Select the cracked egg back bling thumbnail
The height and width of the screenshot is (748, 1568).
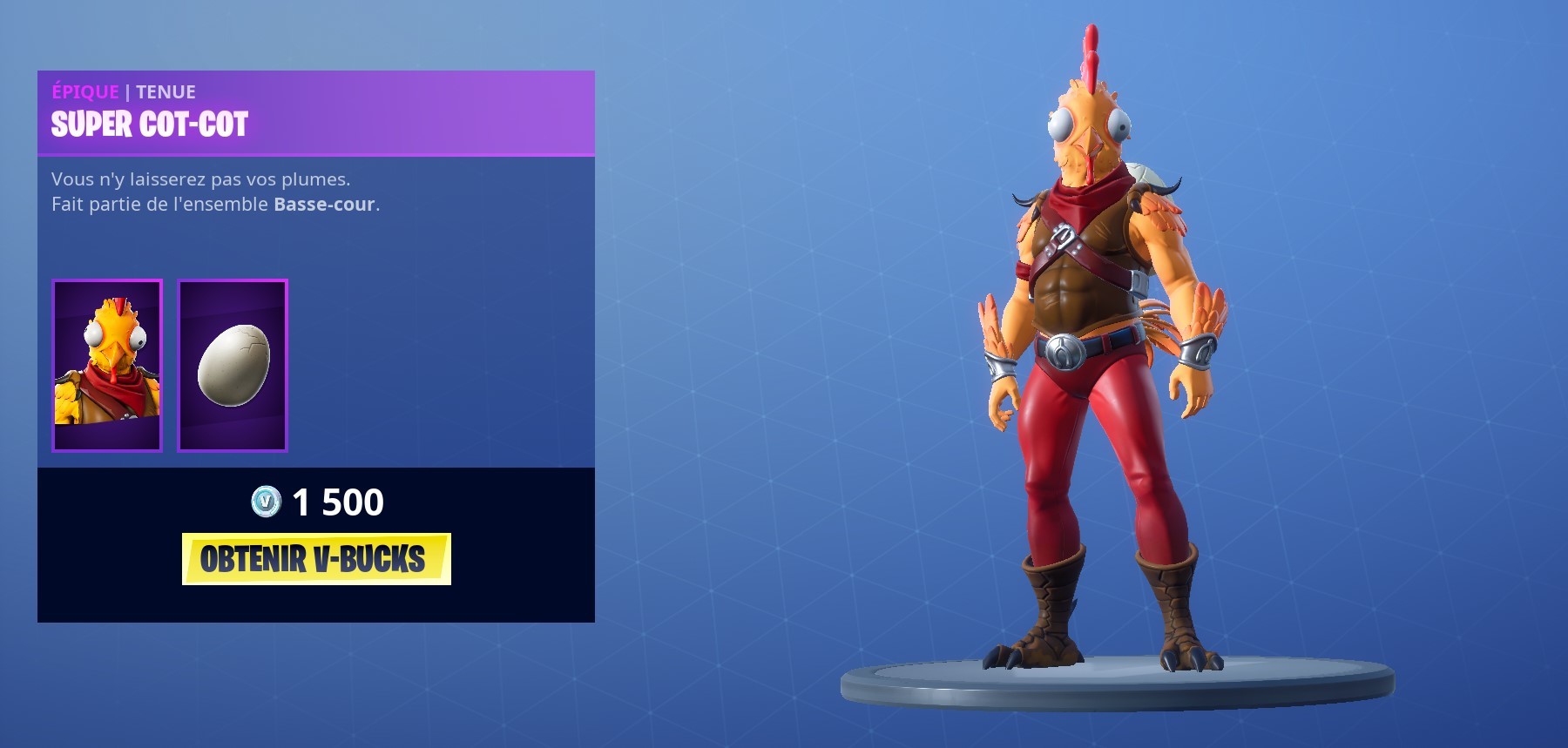pos(230,365)
